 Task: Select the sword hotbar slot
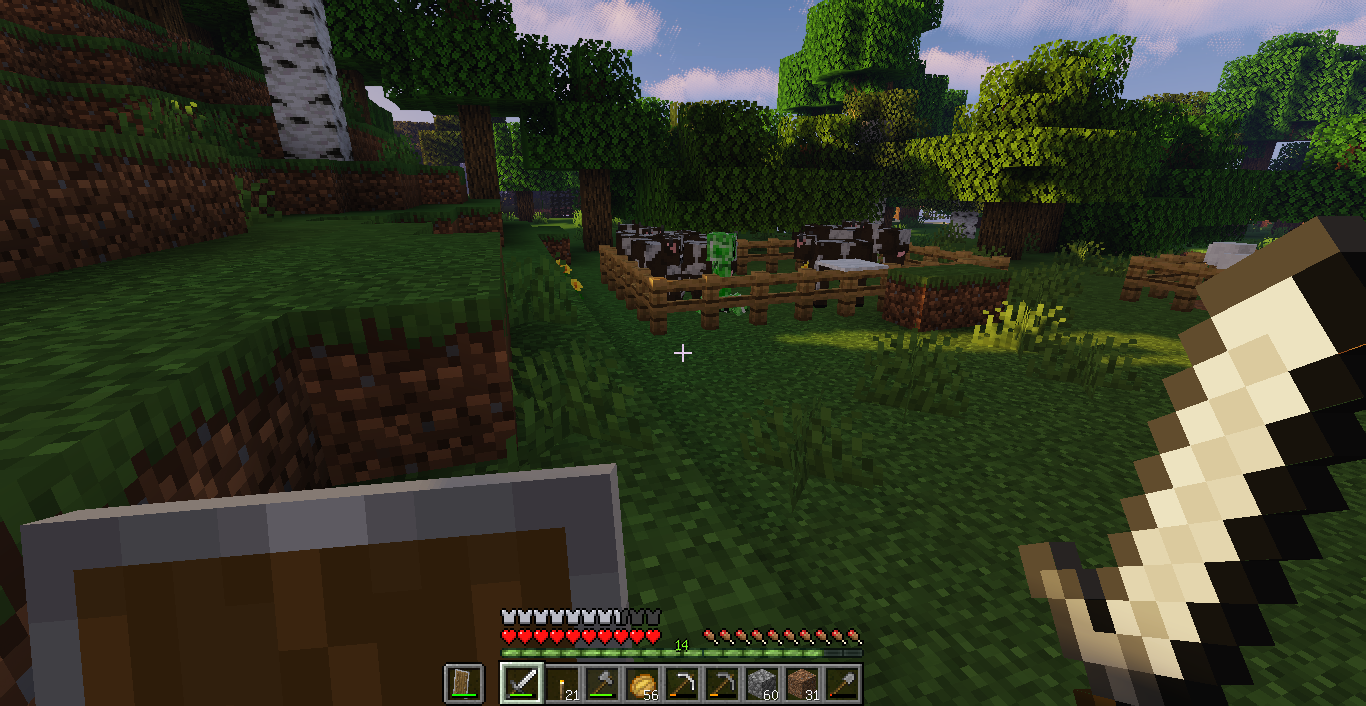521,684
